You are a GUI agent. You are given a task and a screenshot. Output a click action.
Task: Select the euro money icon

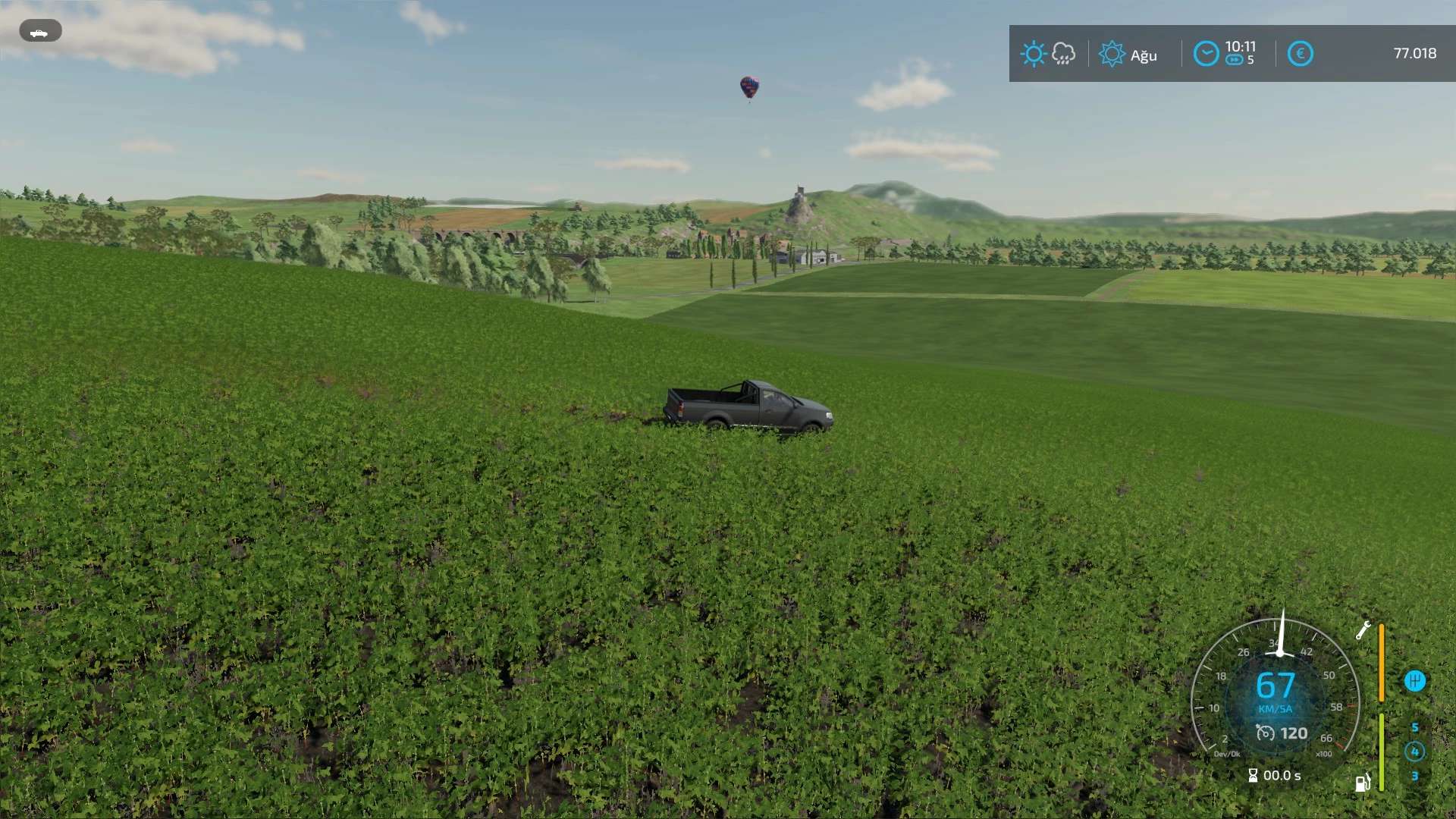1300,54
